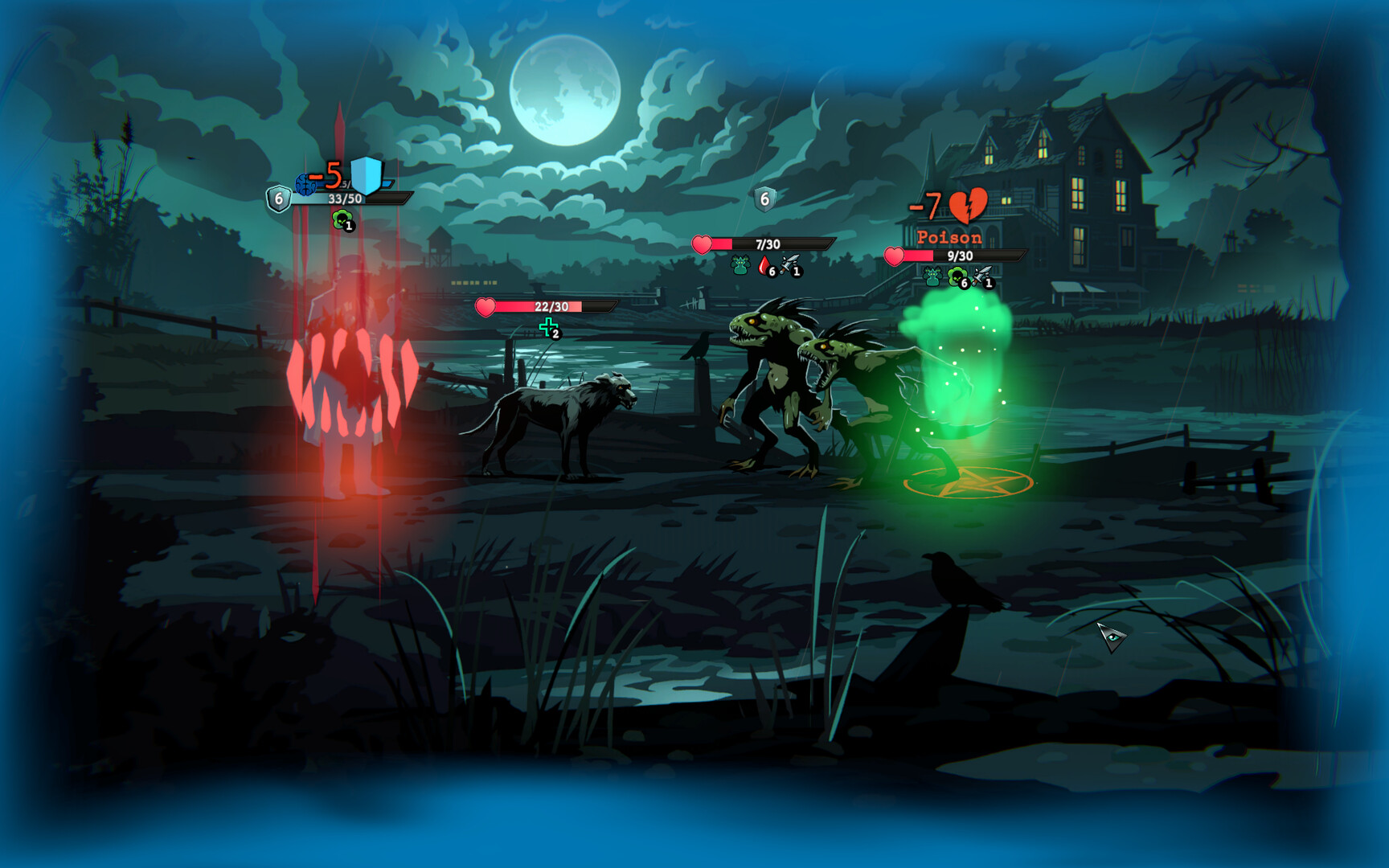
Task: Click the armor shield badge showing 6 on hero
Action: 279,199
